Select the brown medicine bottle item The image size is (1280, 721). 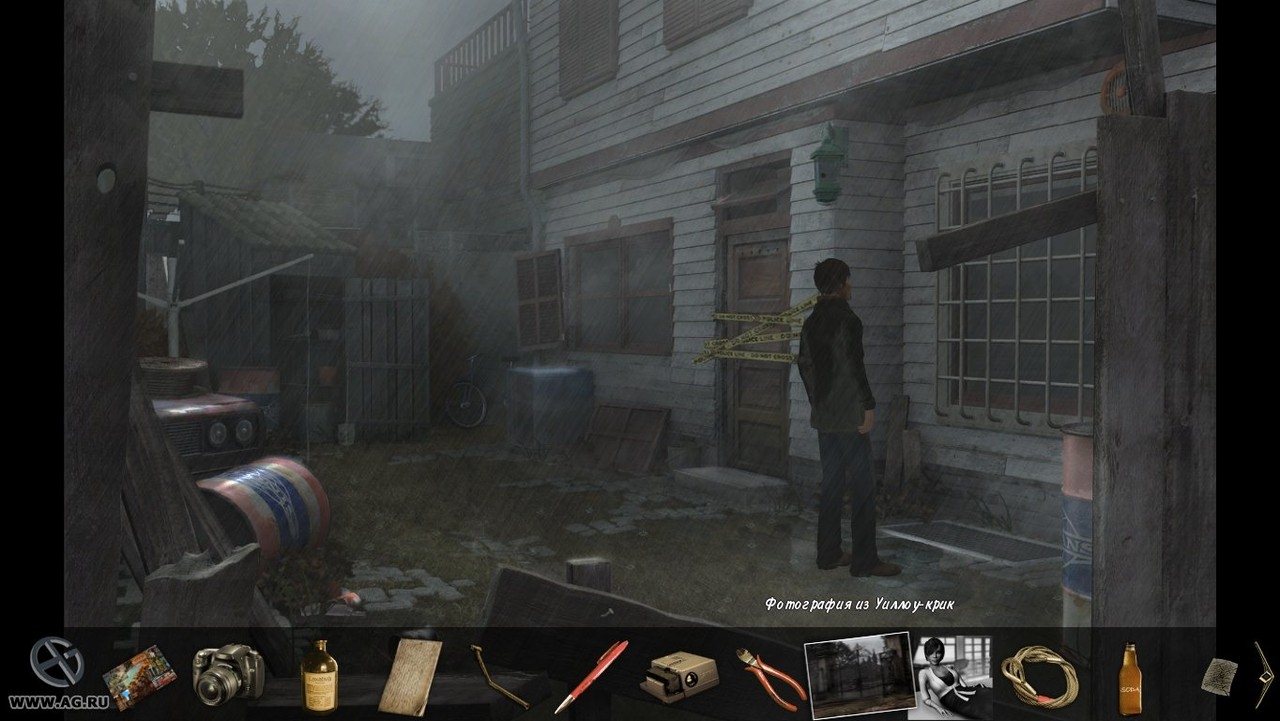(319, 676)
